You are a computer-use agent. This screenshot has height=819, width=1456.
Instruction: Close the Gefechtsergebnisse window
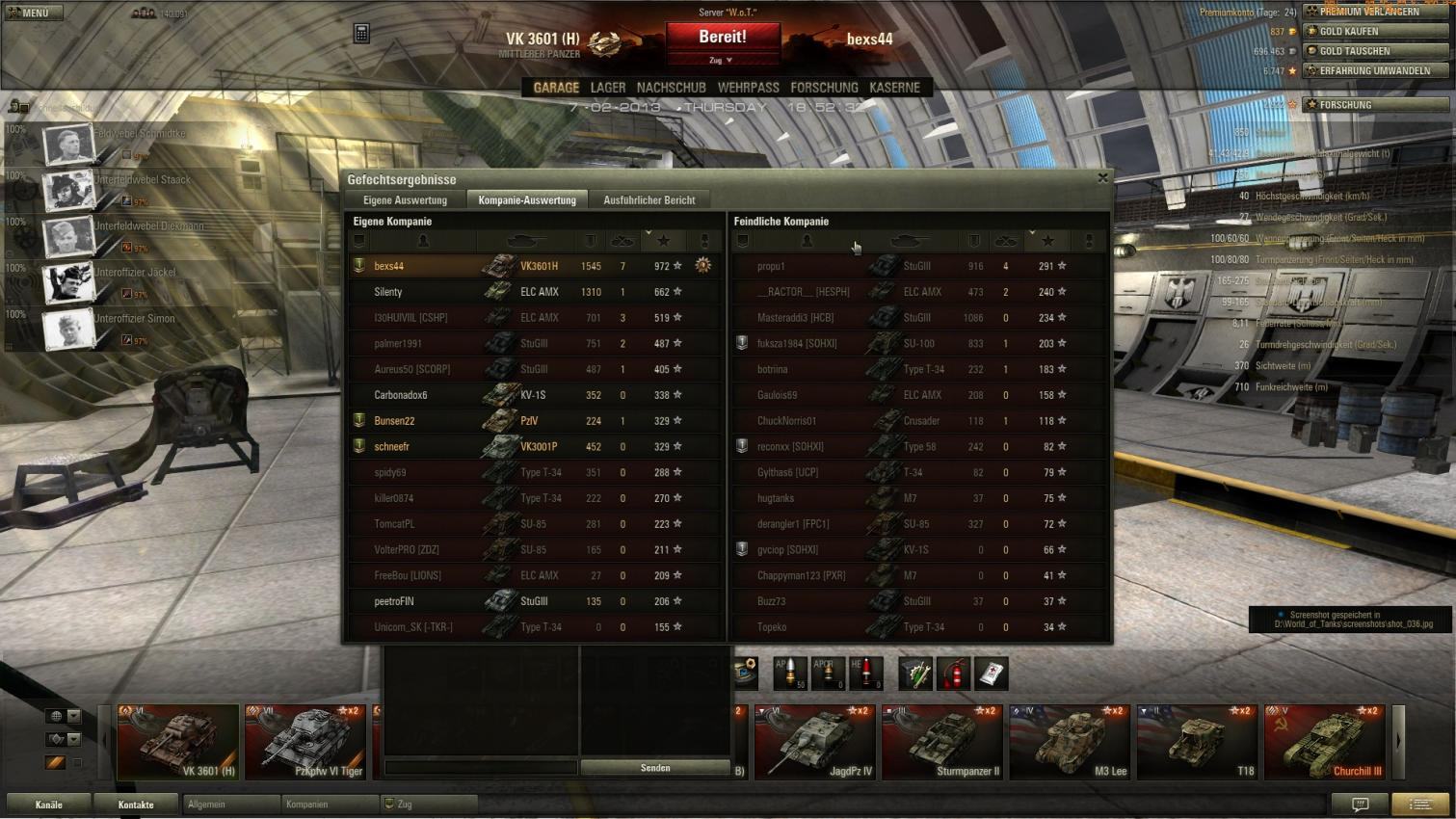click(x=1102, y=178)
